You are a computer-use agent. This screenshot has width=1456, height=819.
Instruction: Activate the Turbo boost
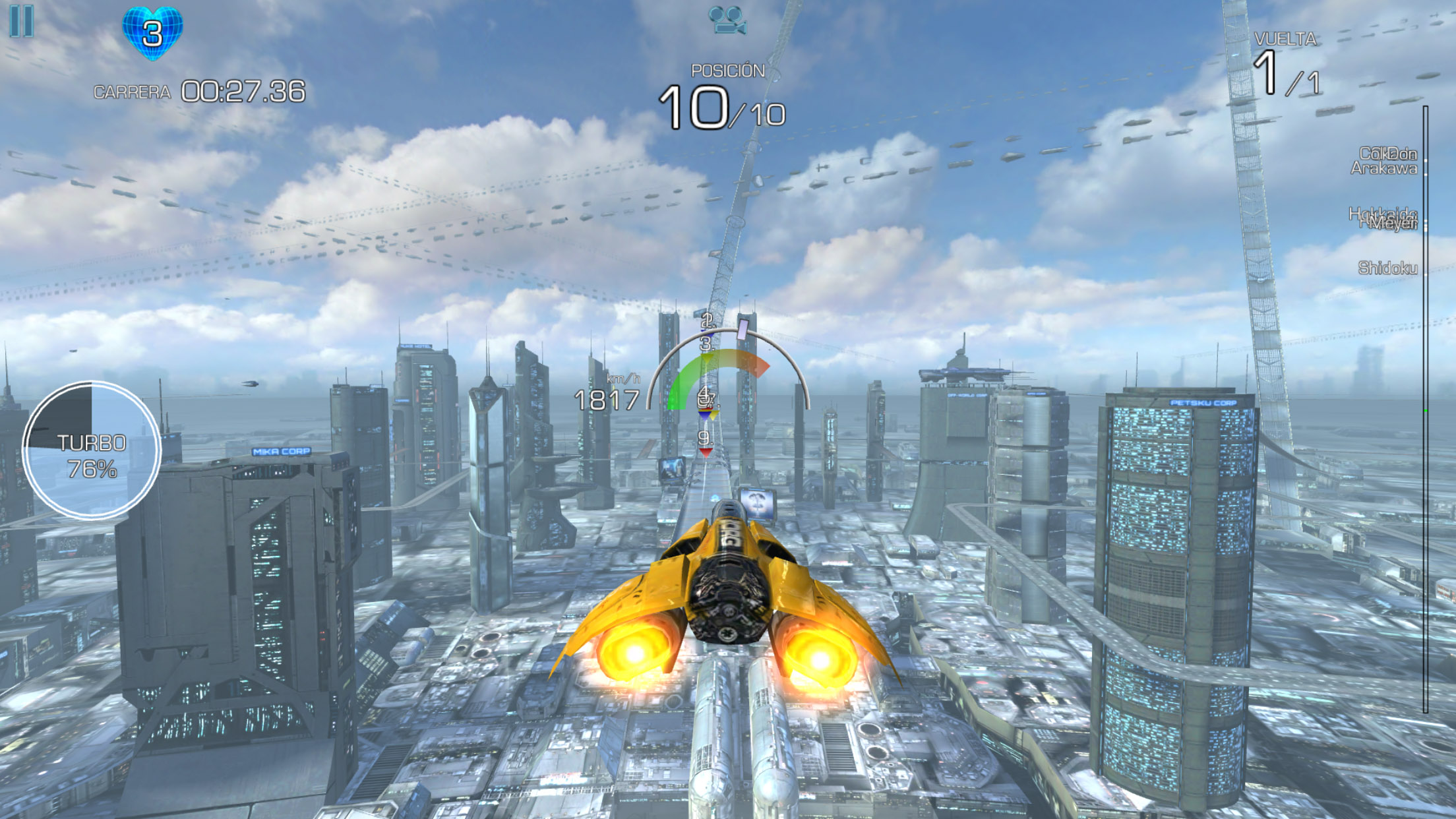(x=92, y=451)
